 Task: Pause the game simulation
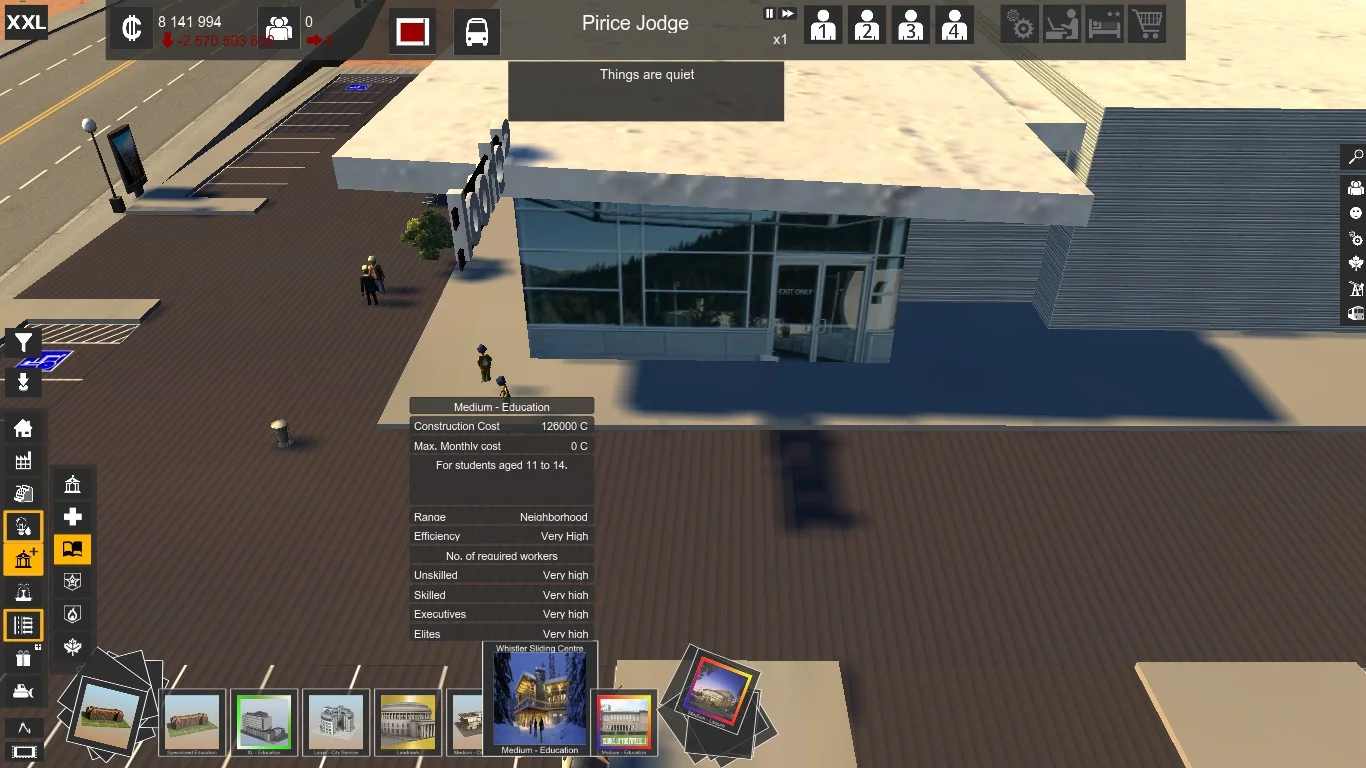point(769,14)
